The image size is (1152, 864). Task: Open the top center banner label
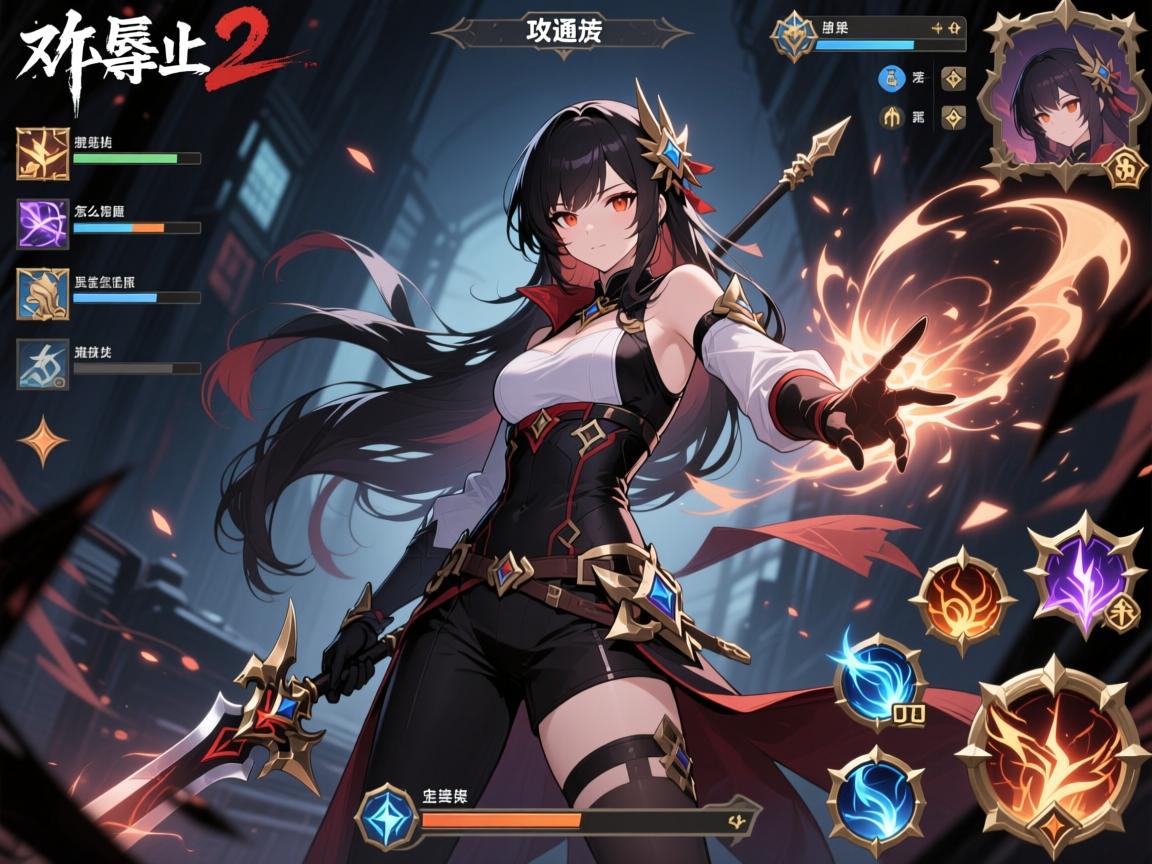[561, 31]
